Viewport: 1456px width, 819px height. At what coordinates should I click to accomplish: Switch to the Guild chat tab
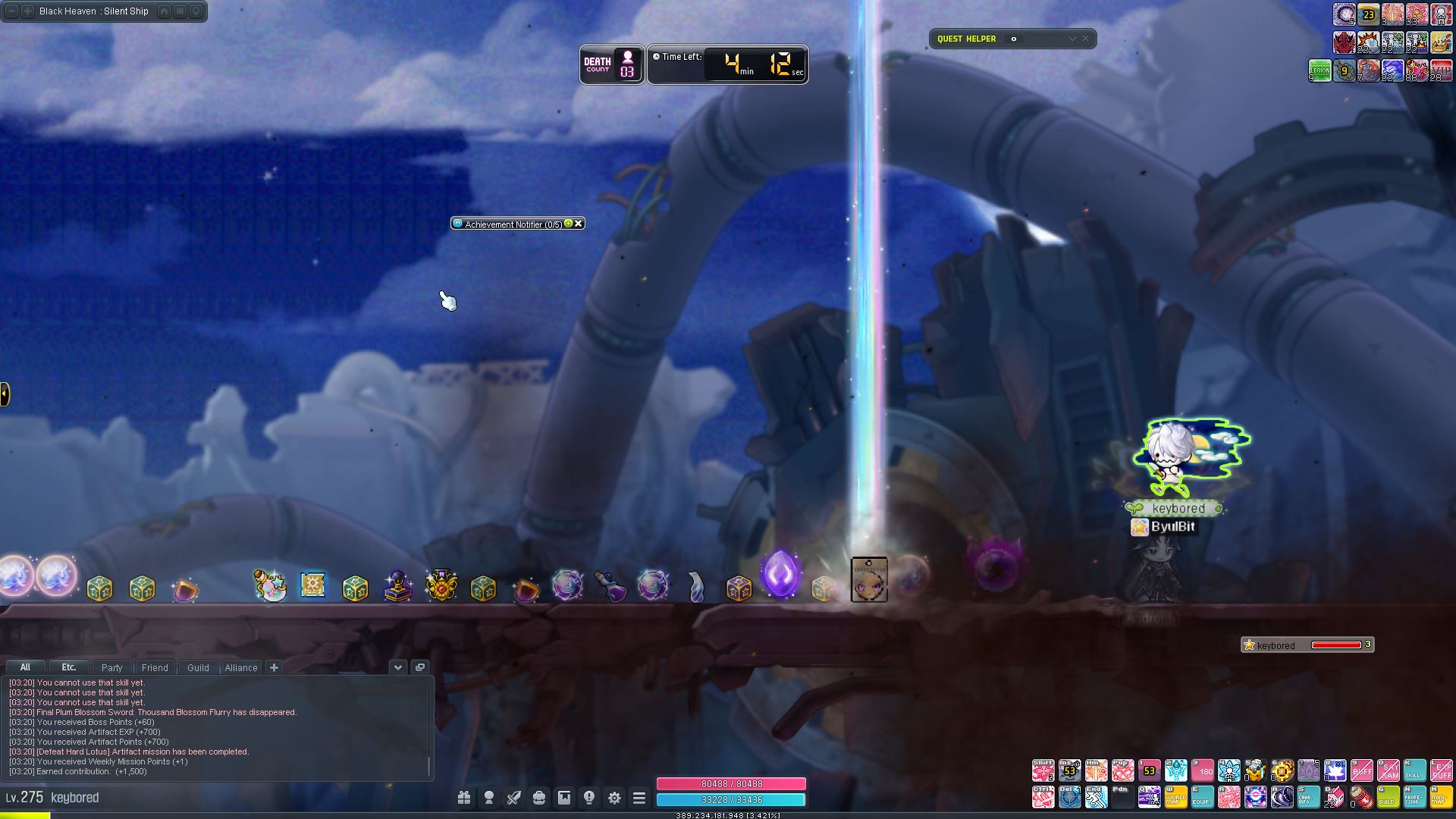(198, 668)
